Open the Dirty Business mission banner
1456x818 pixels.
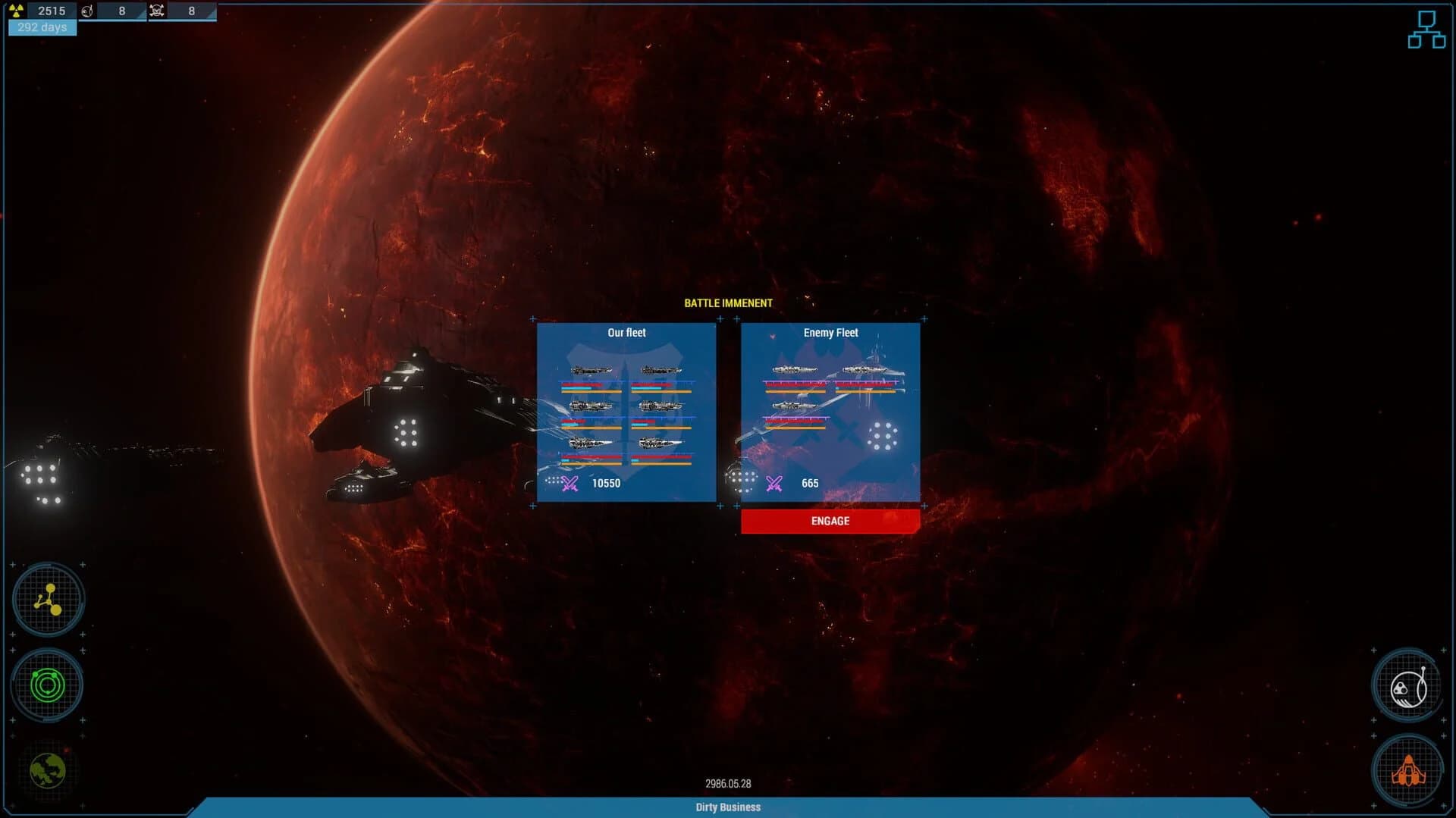pyautogui.click(x=726, y=807)
